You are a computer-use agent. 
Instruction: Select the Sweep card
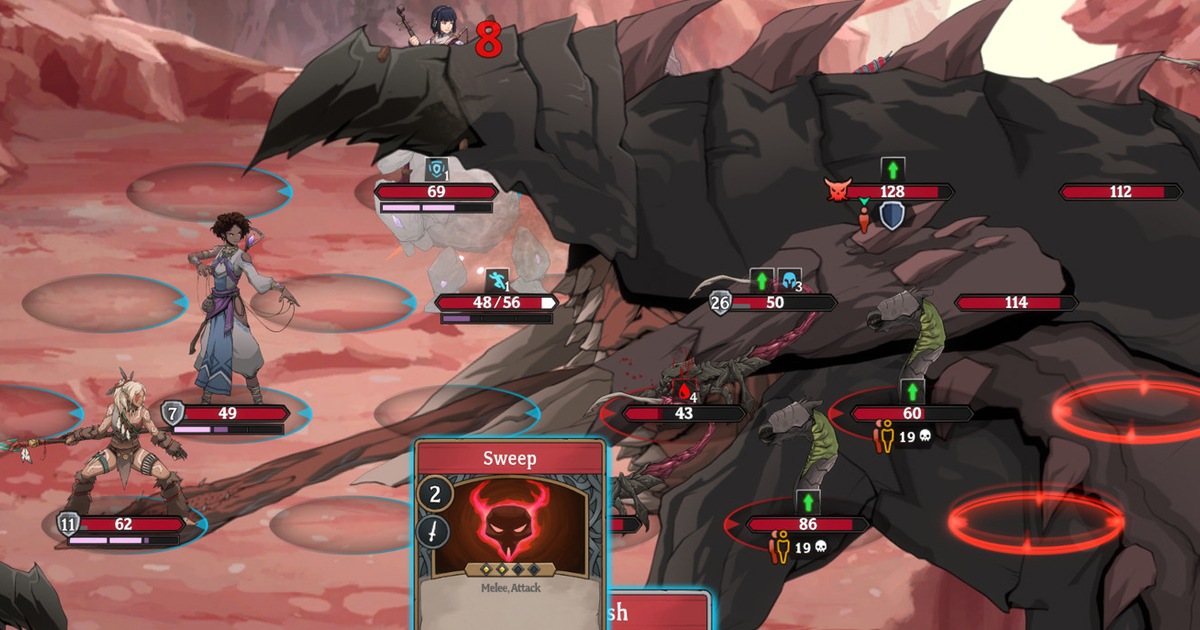pos(510,530)
